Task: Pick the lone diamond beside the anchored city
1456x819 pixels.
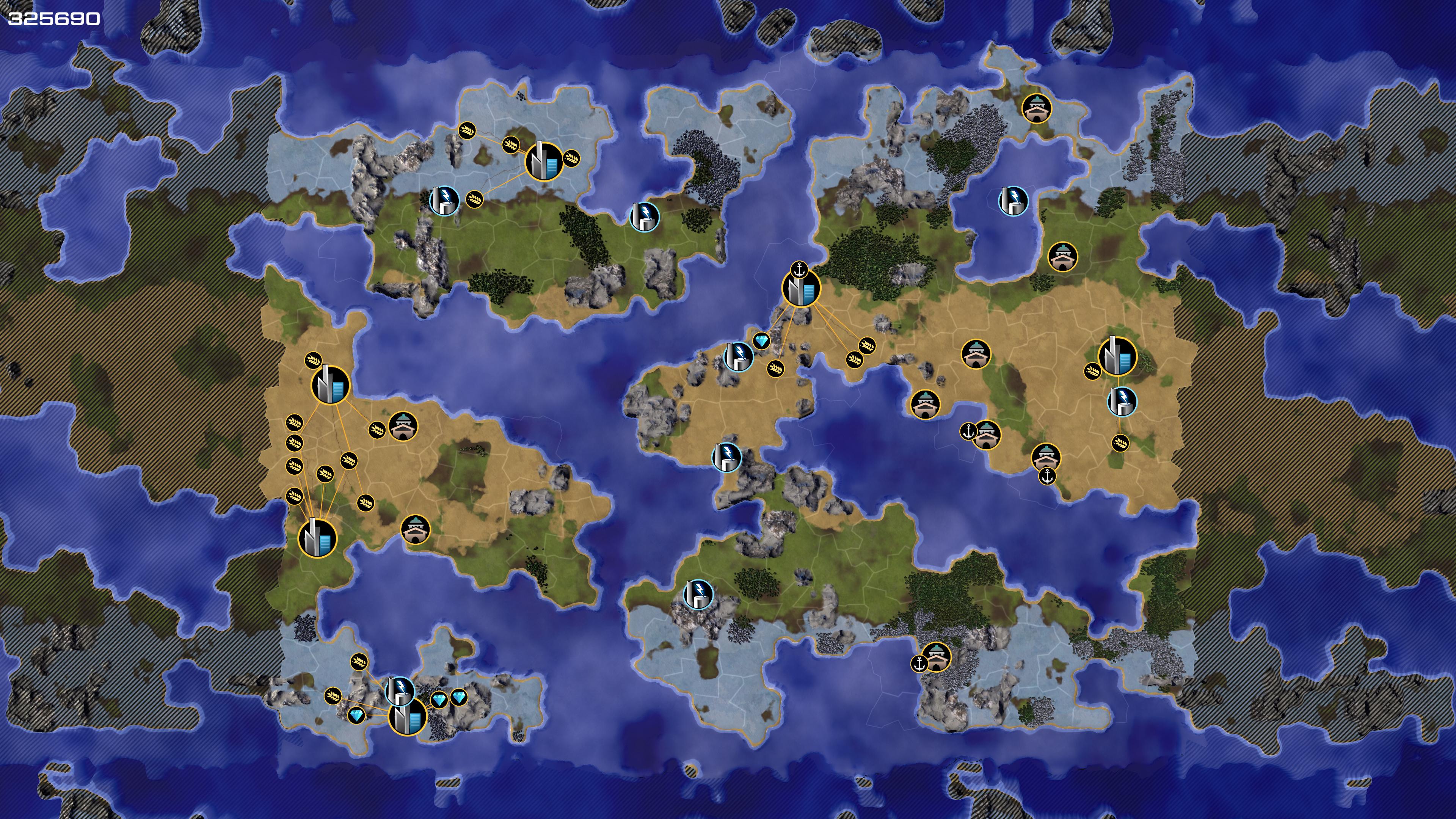Action: pos(761,341)
